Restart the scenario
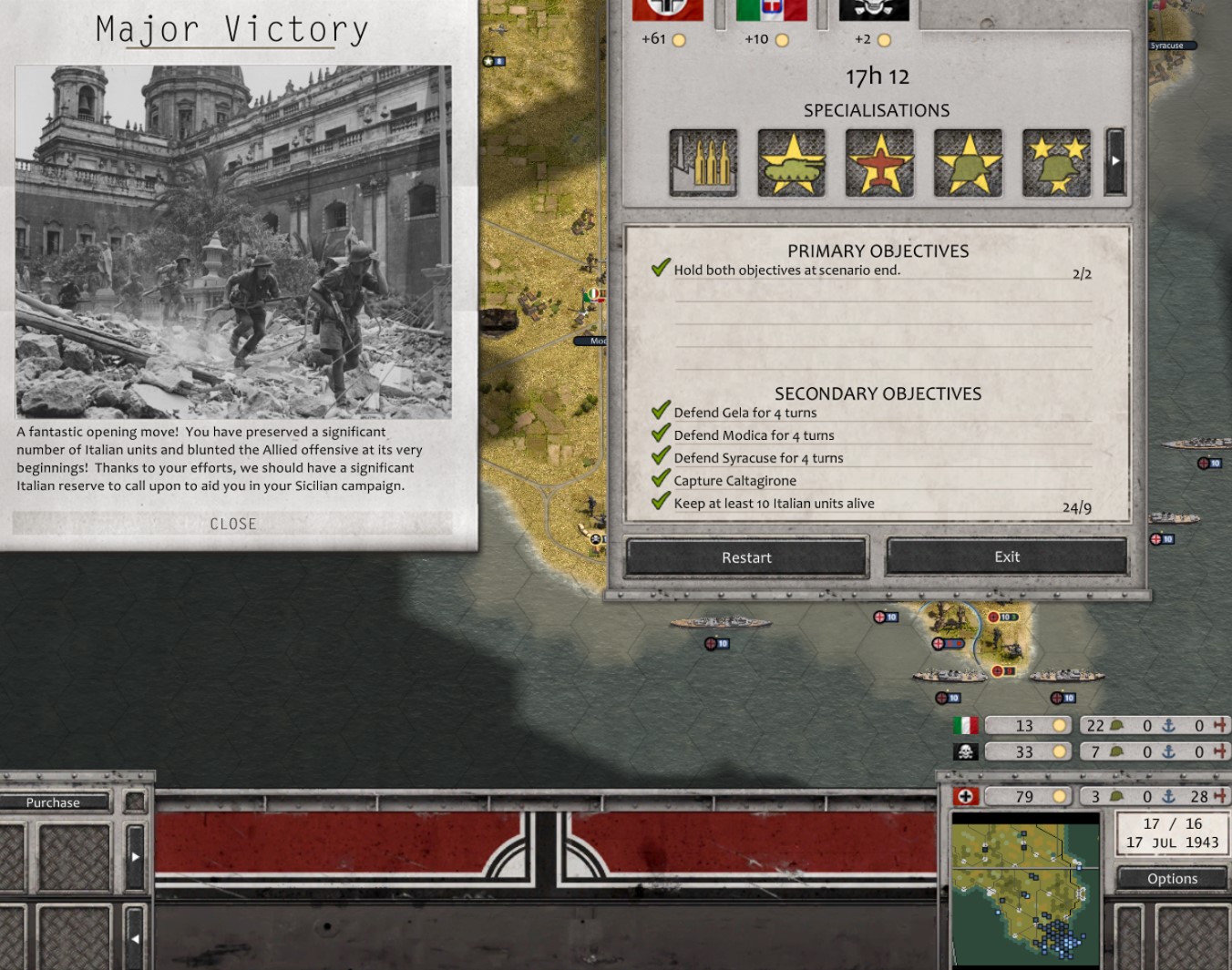 coord(746,557)
